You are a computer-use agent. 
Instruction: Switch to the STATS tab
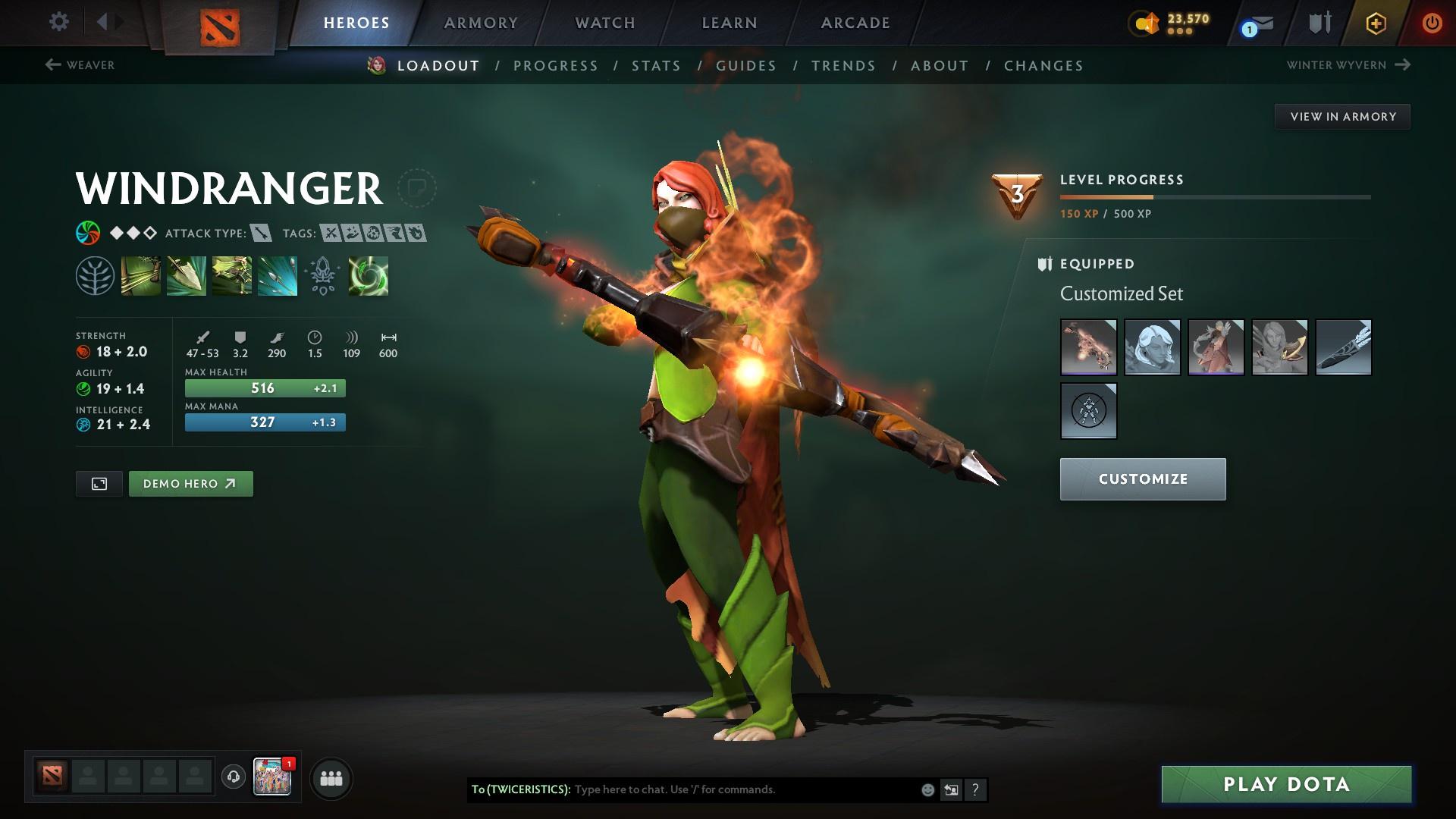point(656,66)
